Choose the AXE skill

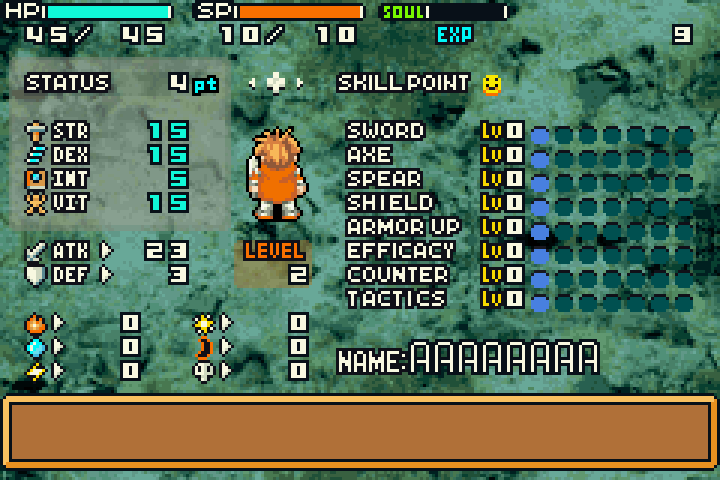coord(369,155)
